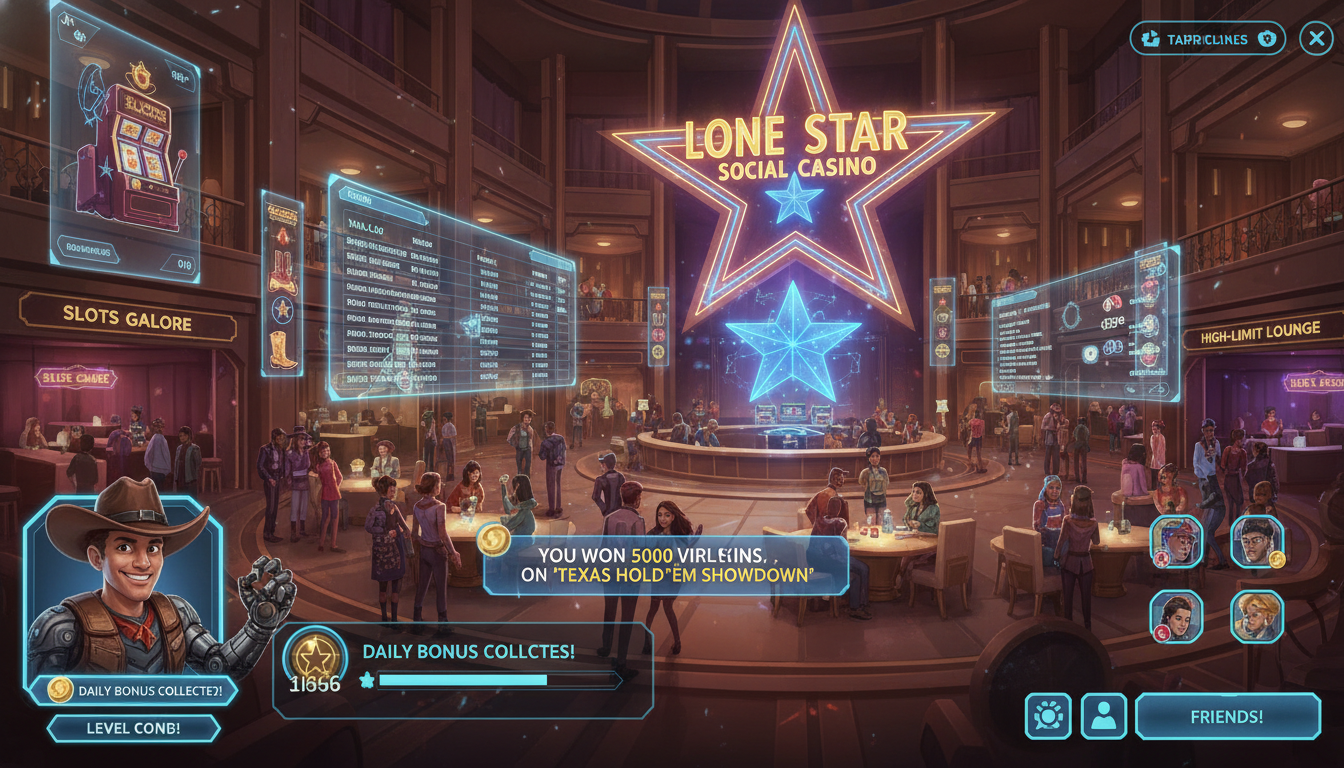Select the friend avatar with the gold coin badge
Screen dimensions: 1344x768
[x=1256, y=541]
